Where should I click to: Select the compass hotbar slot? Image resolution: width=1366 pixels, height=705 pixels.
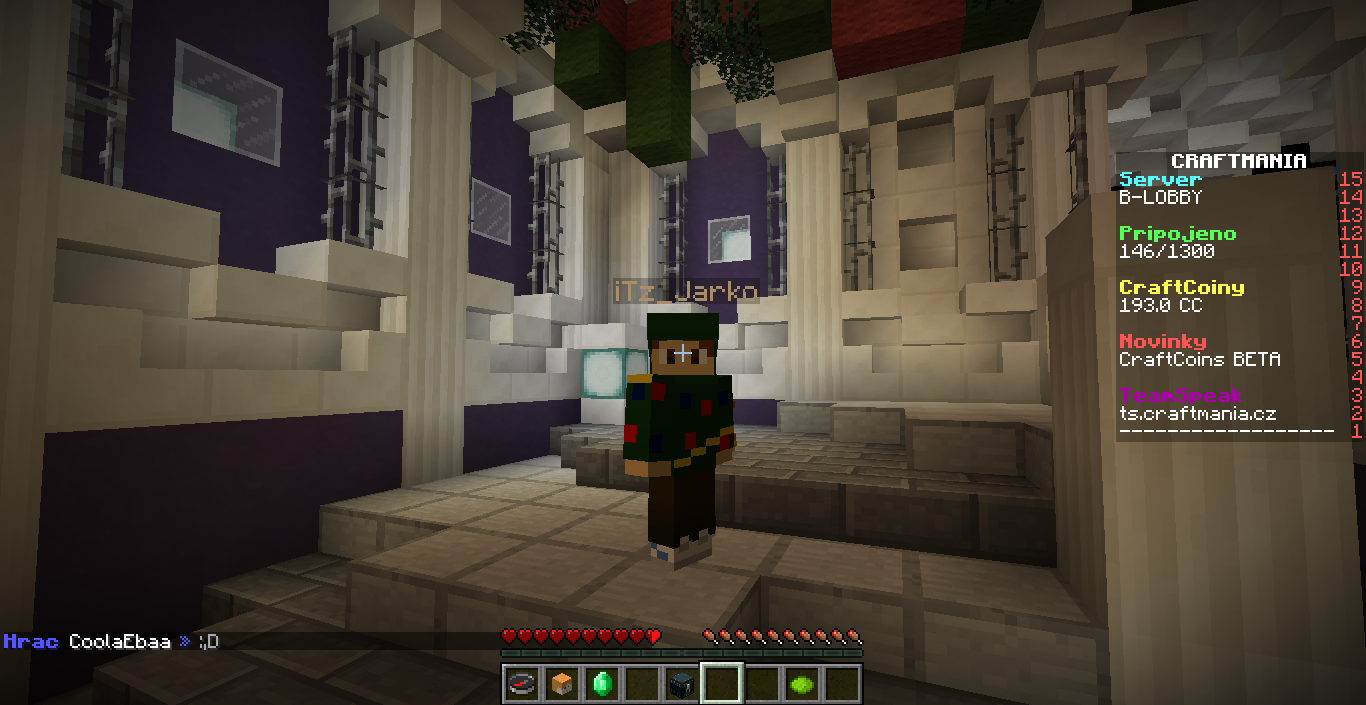pos(521,684)
